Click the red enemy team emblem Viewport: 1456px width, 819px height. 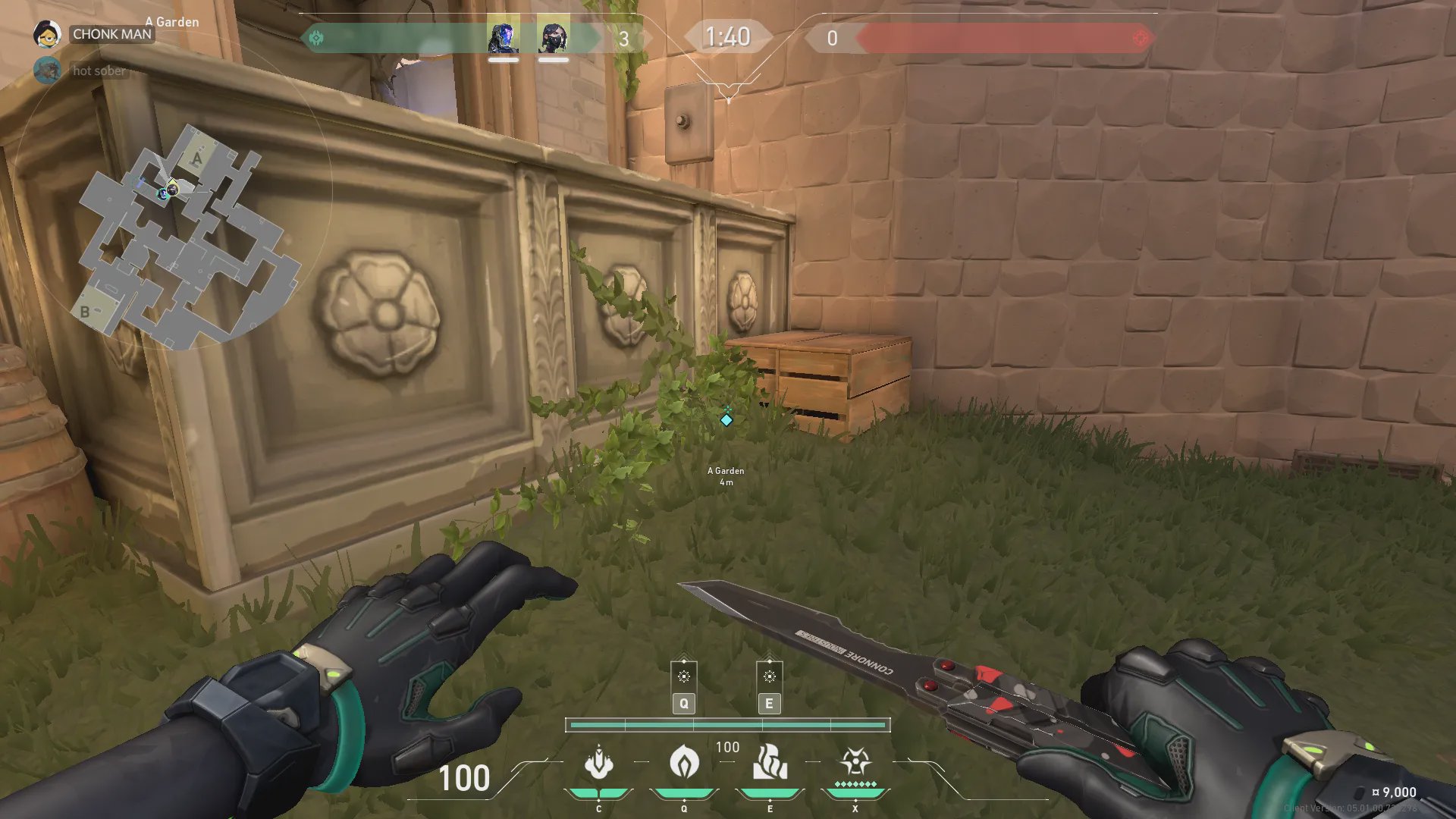pos(1139,38)
